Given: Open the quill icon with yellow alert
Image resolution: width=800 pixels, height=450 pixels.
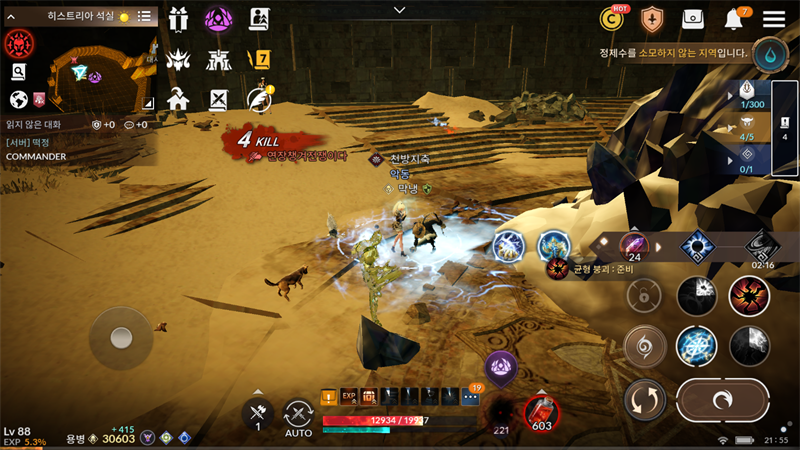Looking at the screenshot, I should pos(260,100).
